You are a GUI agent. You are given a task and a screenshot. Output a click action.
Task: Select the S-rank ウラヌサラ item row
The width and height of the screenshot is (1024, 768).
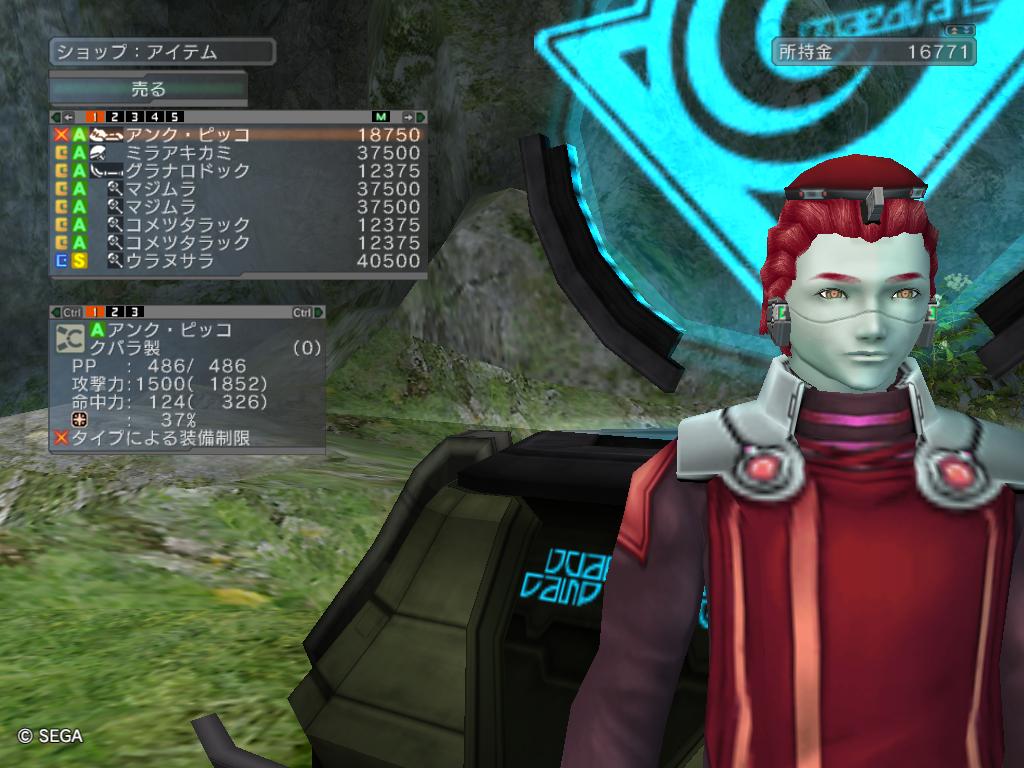[x=238, y=260]
